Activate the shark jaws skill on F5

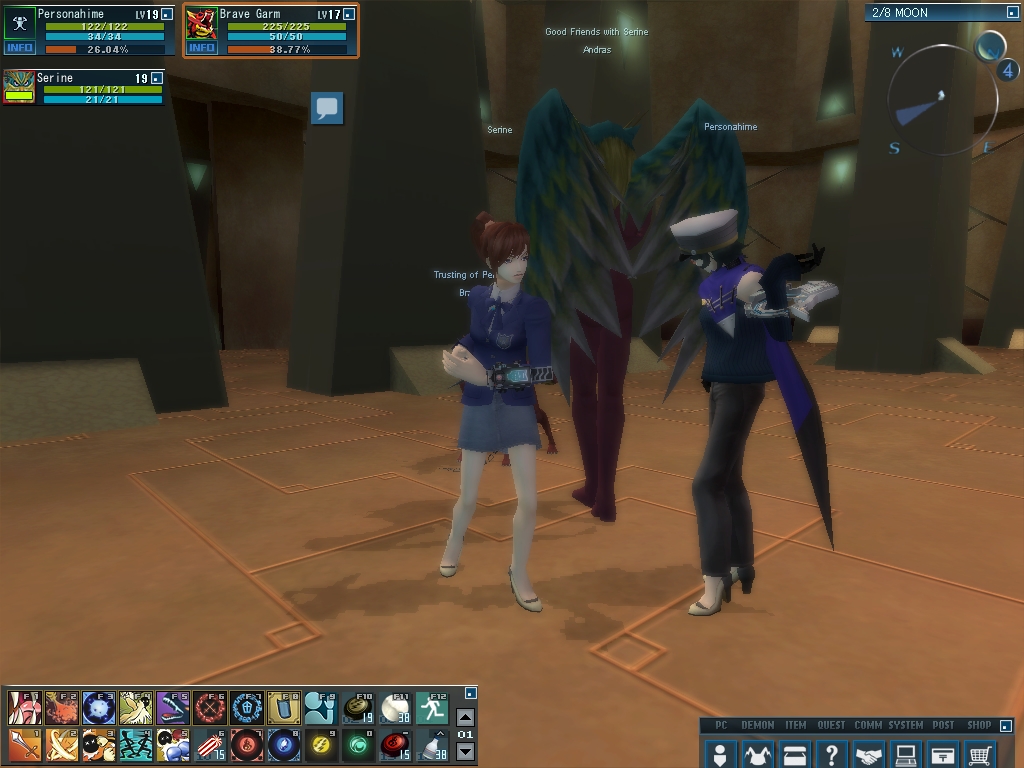pos(172,708)
